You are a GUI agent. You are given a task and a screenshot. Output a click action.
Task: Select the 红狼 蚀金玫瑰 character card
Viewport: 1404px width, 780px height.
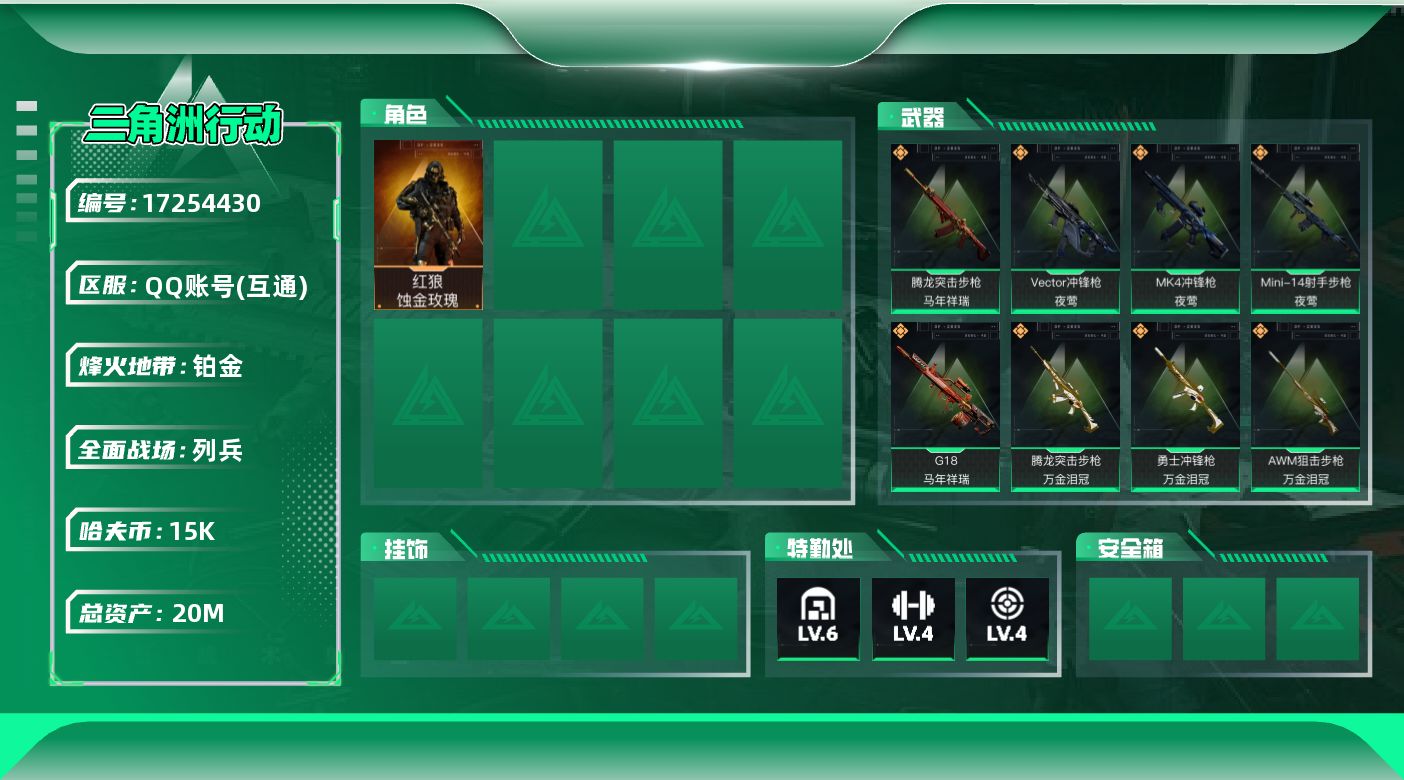[428, 225]
